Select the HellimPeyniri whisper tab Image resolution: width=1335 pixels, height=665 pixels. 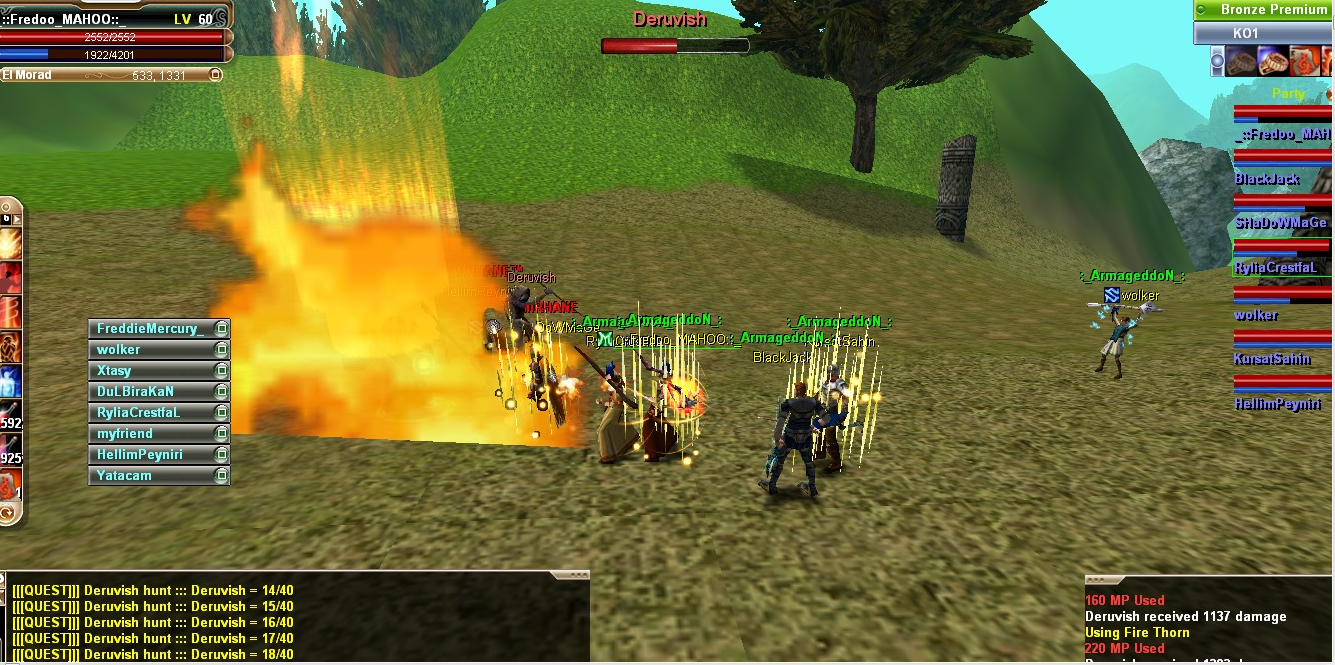(x=150, y=455)
